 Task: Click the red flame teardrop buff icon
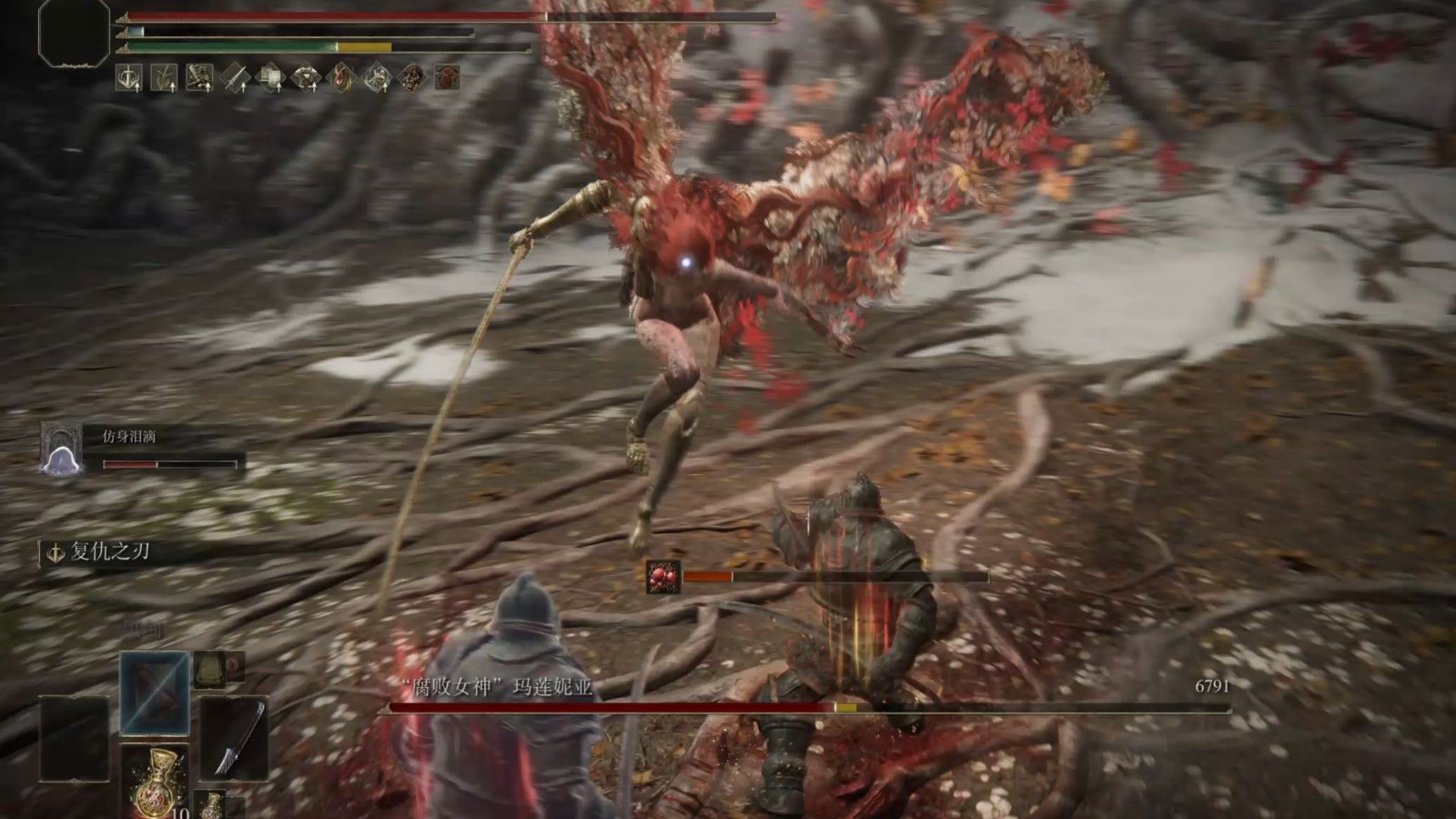pos(341,78)
